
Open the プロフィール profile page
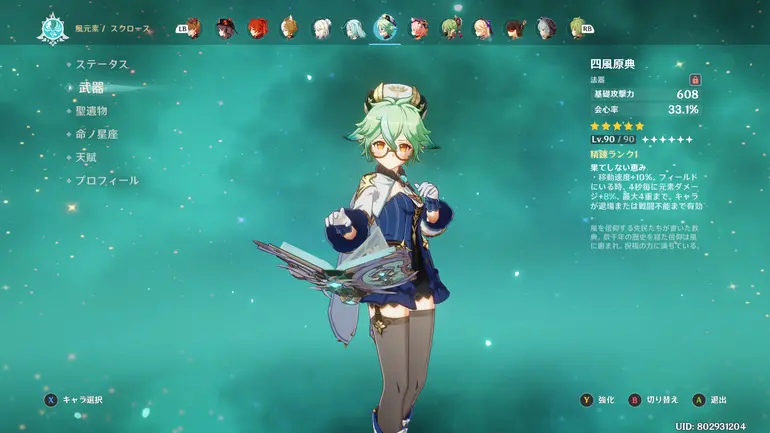coord(107,181)
